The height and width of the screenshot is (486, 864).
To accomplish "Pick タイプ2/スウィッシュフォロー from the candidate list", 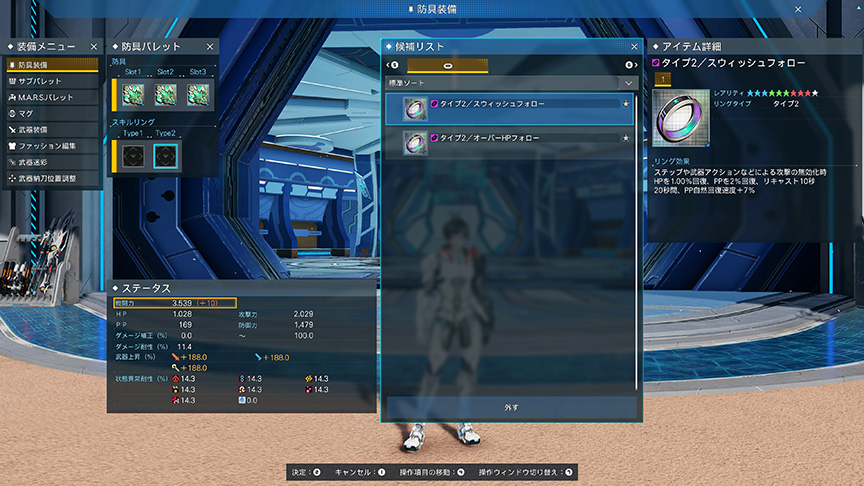I will pos(510,109).
